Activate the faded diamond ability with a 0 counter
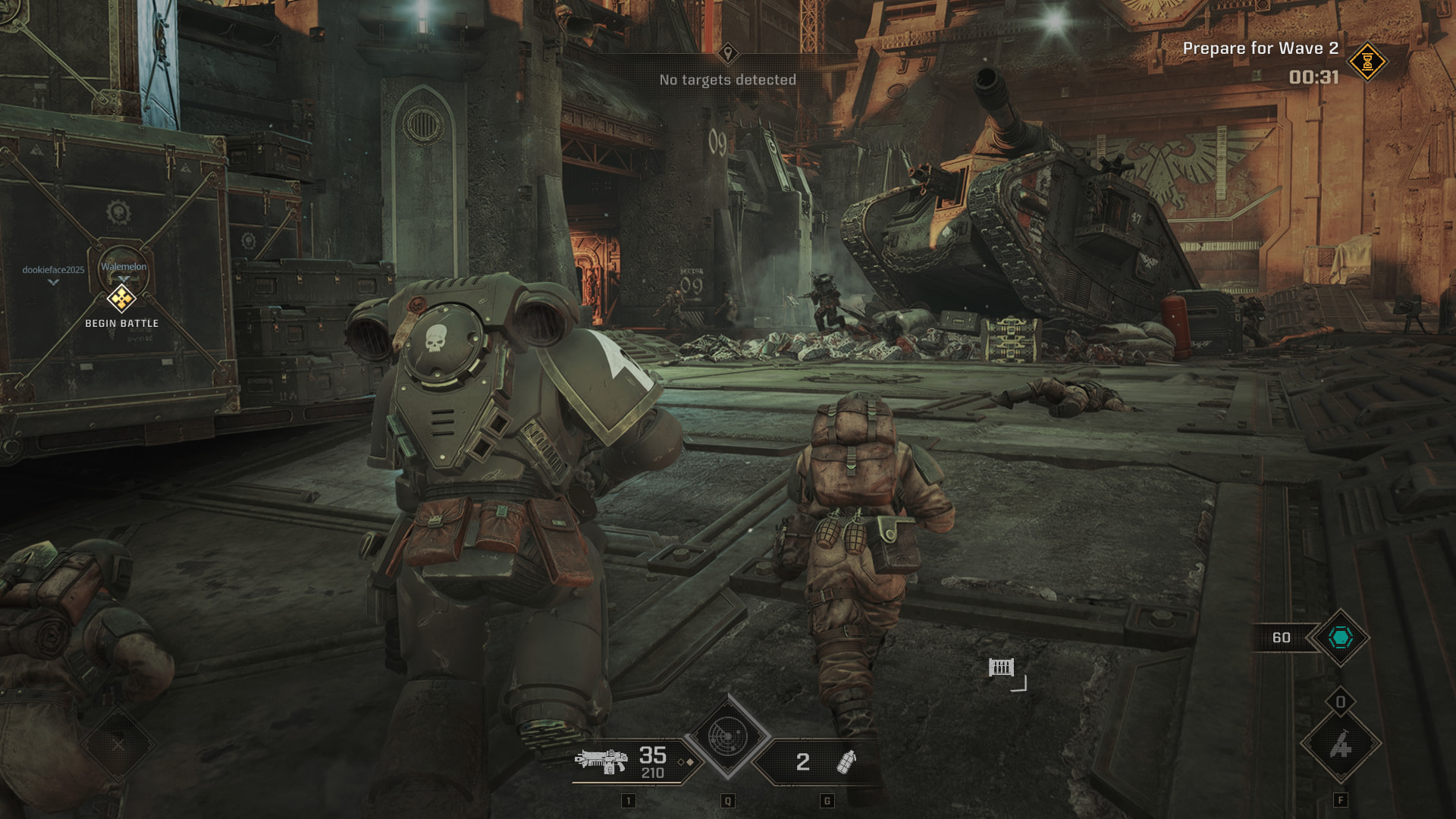This screenshot has width=1456, height=819. coord(1340,745)
